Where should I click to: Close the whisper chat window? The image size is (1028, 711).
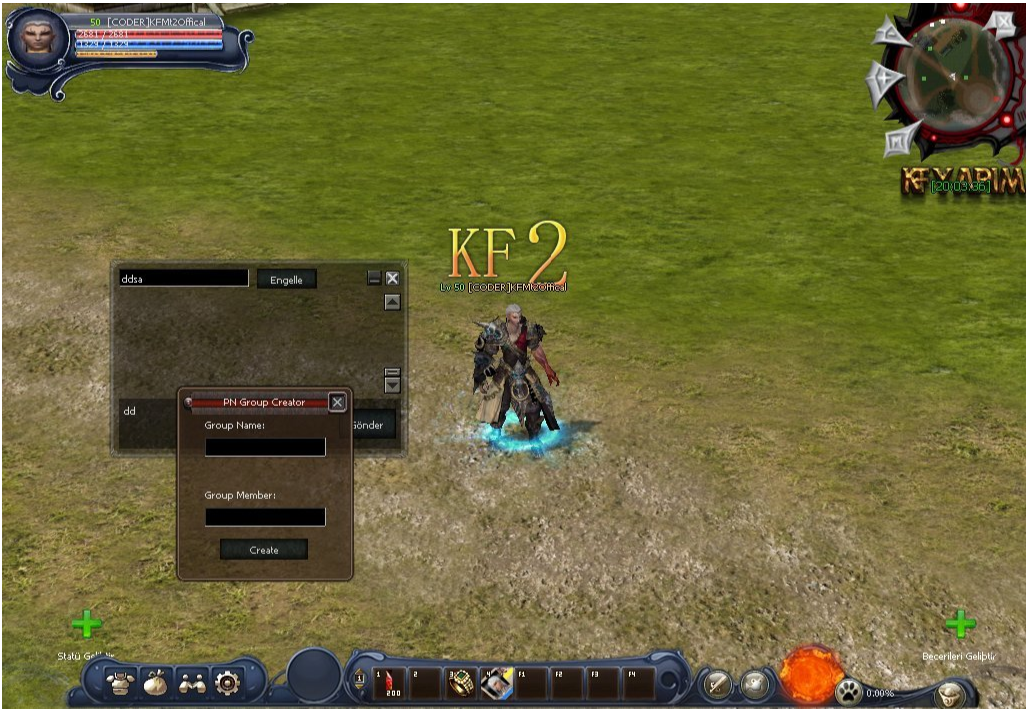coord(392,279)
